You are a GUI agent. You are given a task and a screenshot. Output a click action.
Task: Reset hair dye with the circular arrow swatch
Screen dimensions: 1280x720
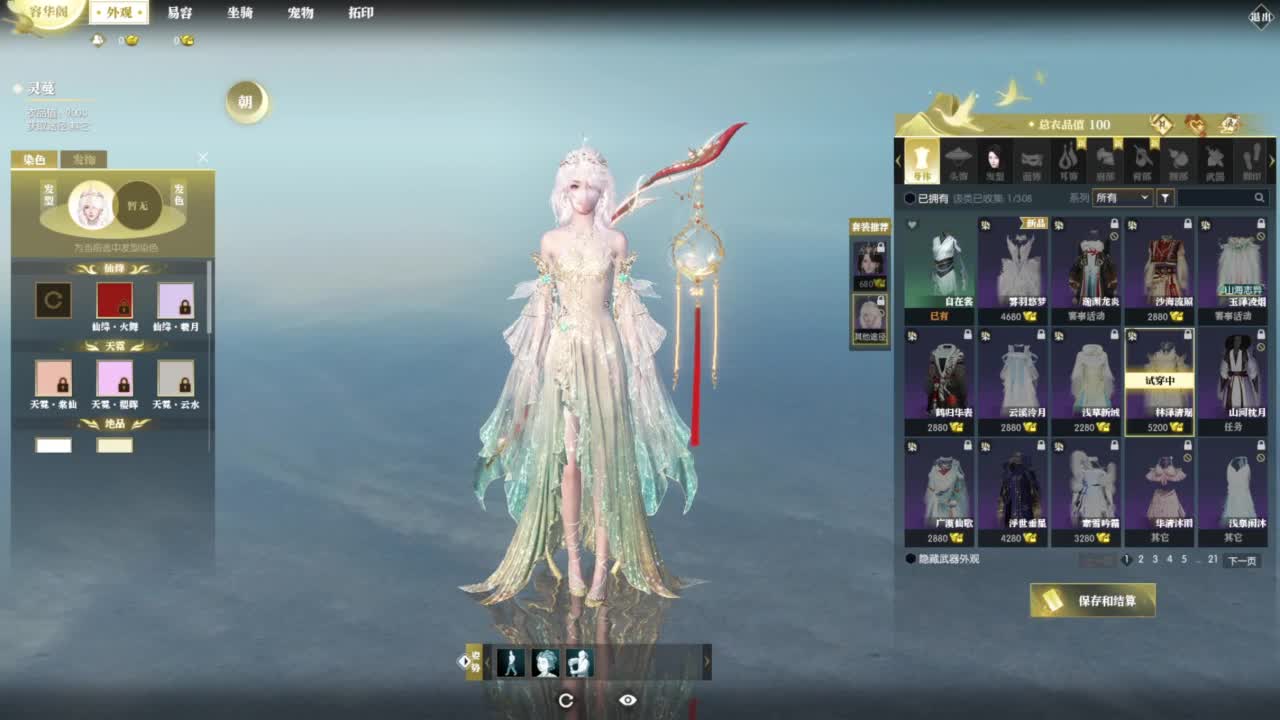tap(53, 301)
